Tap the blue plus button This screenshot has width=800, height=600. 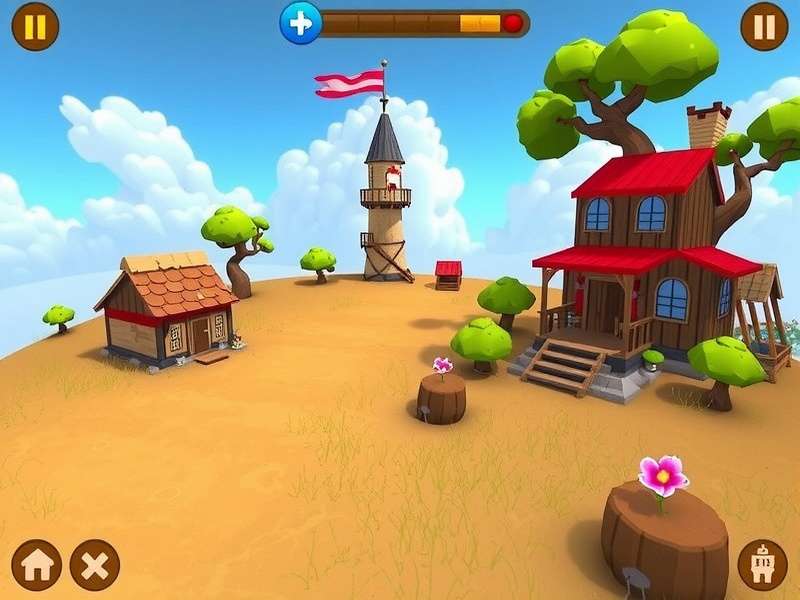pos(300,22)
